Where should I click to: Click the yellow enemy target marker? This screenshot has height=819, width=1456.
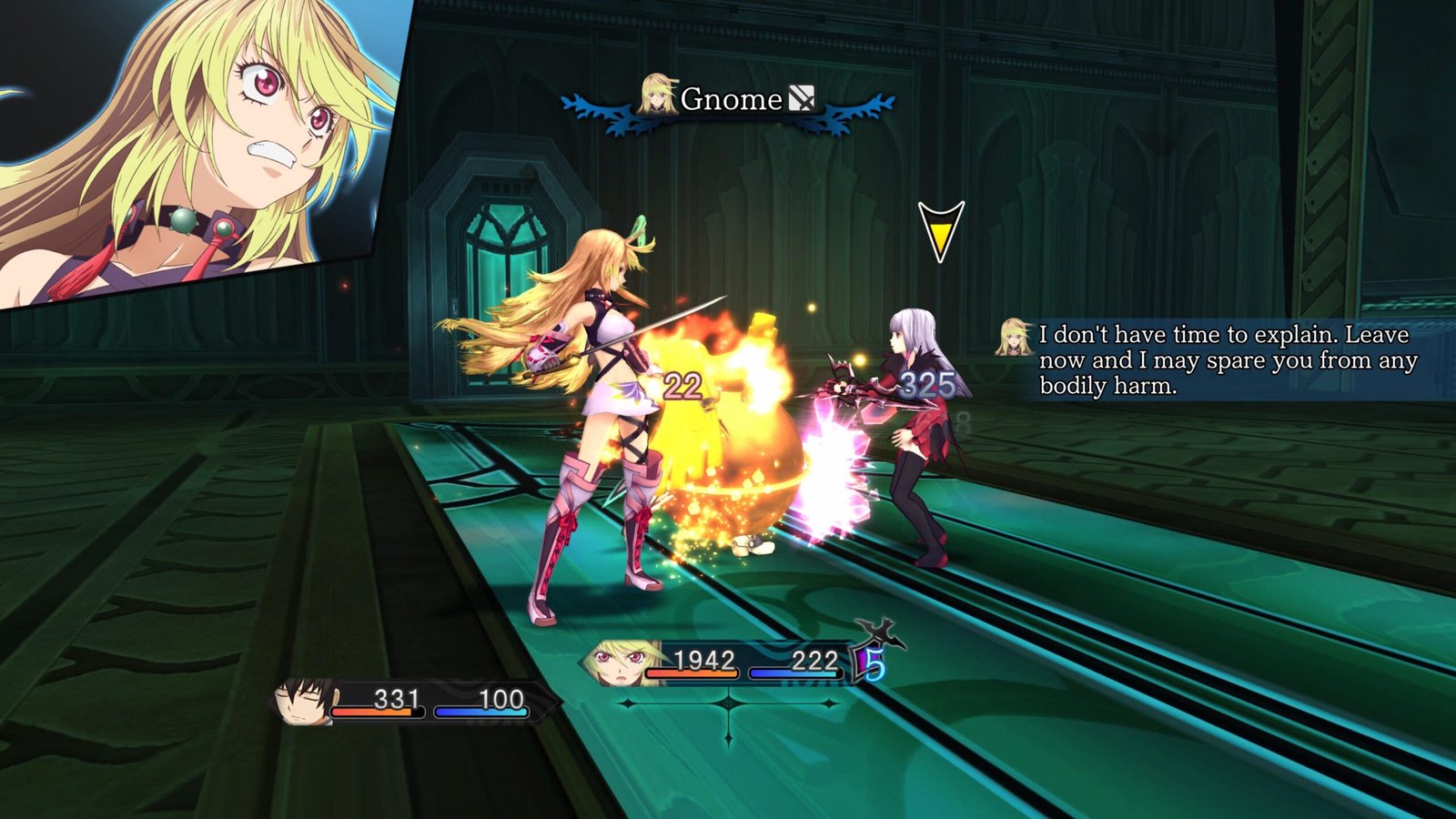coord(940,232)
